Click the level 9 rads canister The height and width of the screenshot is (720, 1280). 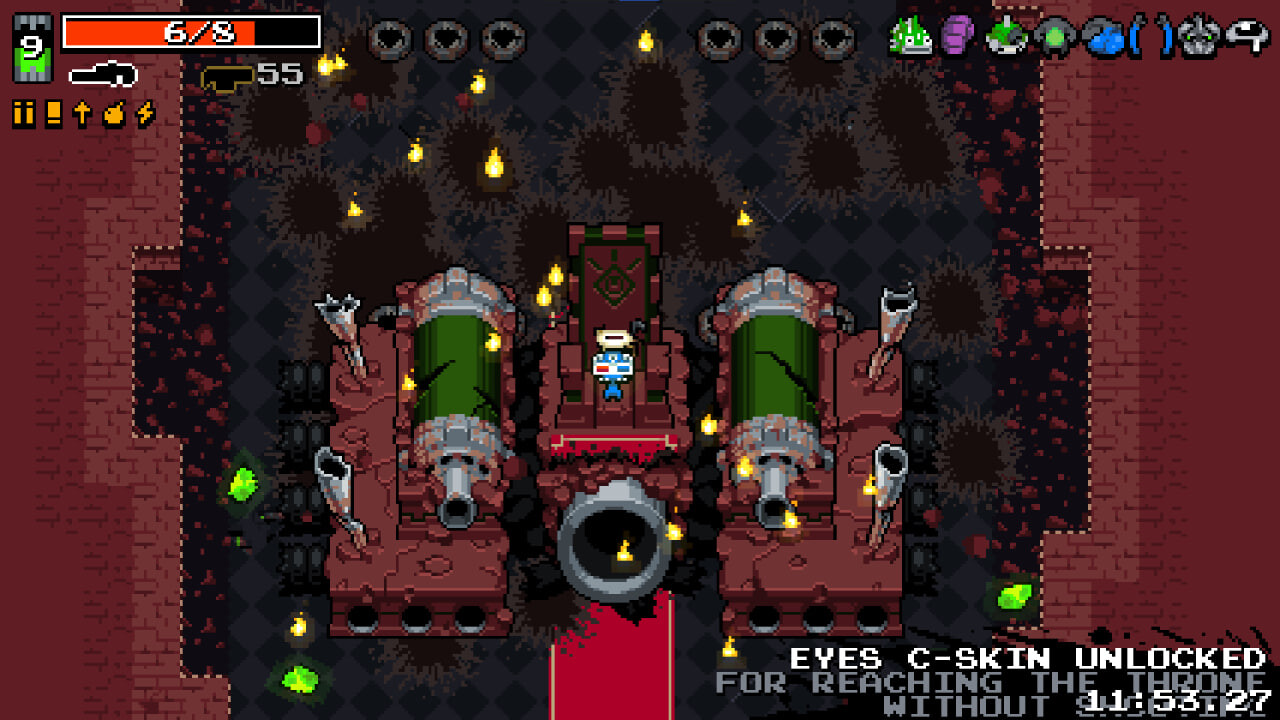[31, 49]
